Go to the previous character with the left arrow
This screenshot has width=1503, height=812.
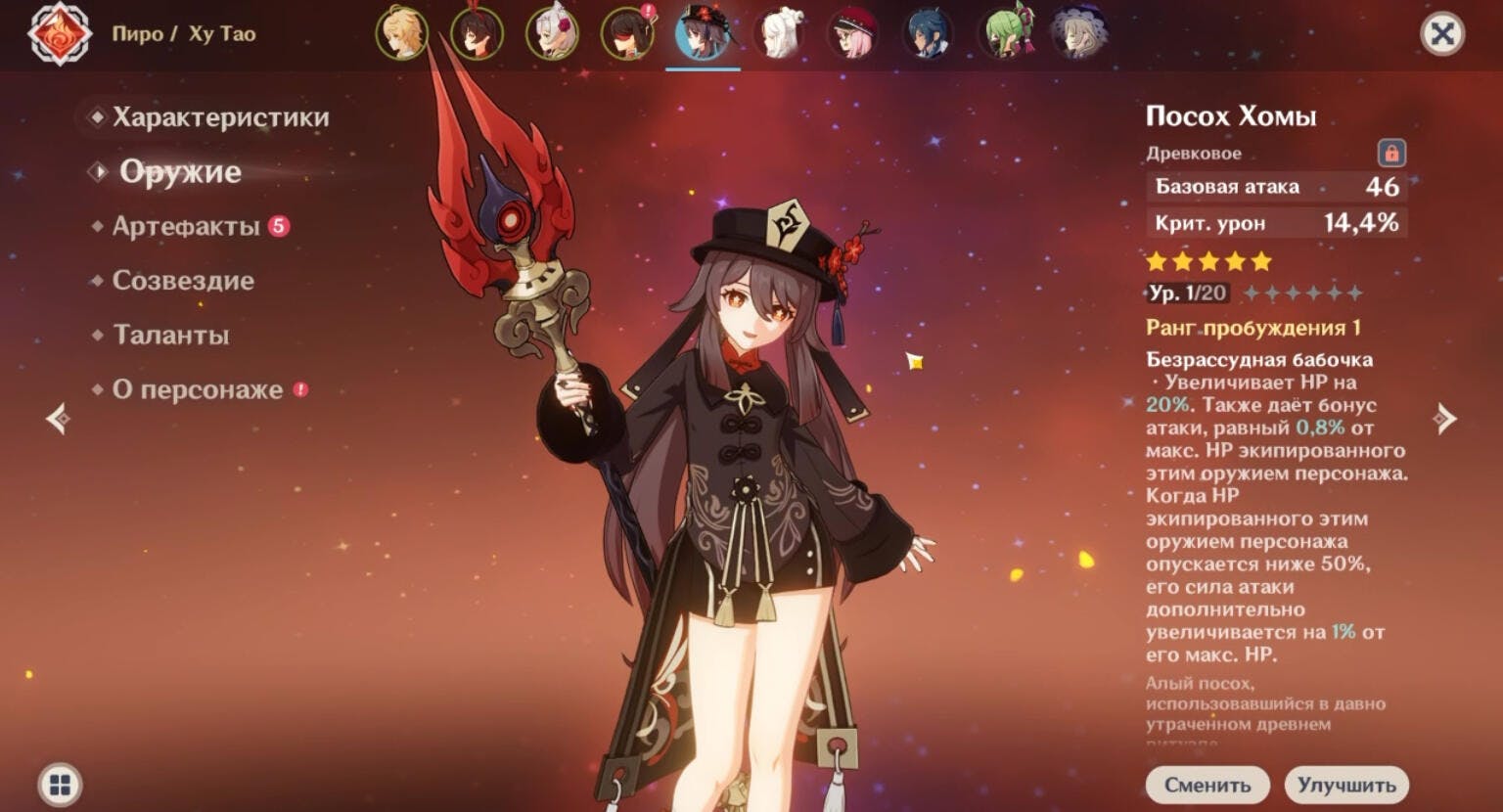pos(58,419)
